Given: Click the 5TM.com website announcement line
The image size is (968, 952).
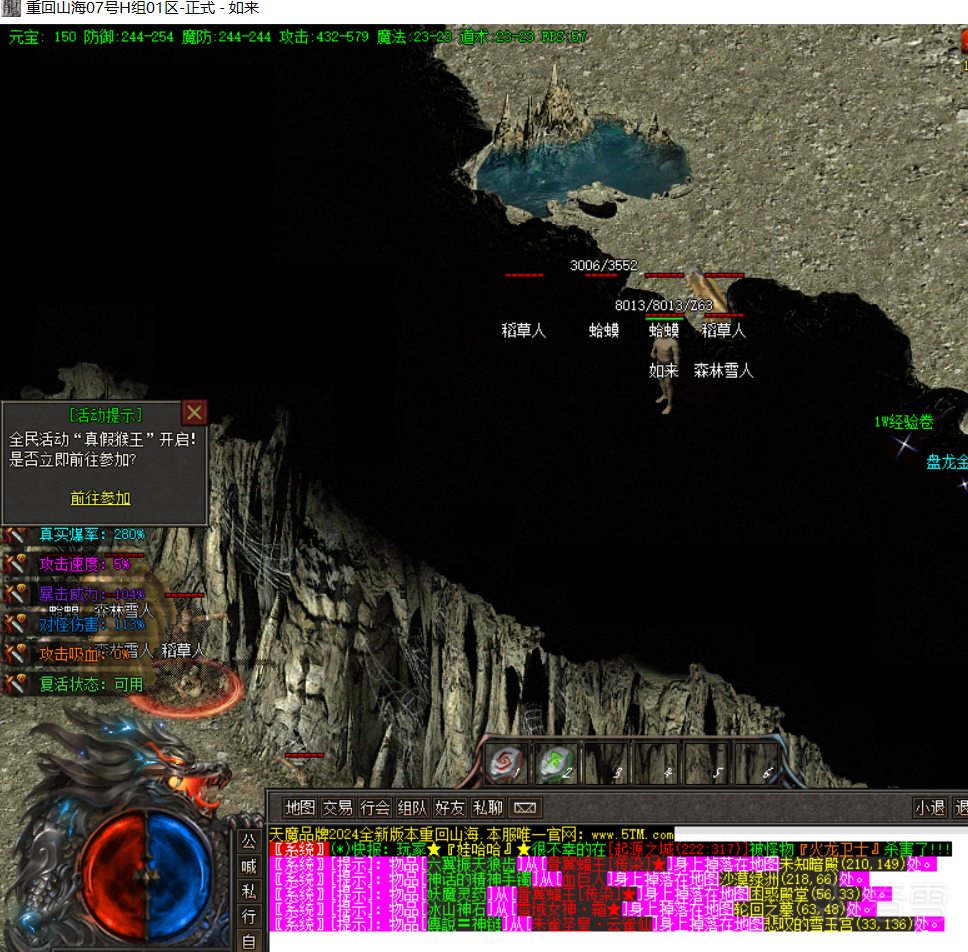Looking at the screenshot, I should (x=472, y=833).
